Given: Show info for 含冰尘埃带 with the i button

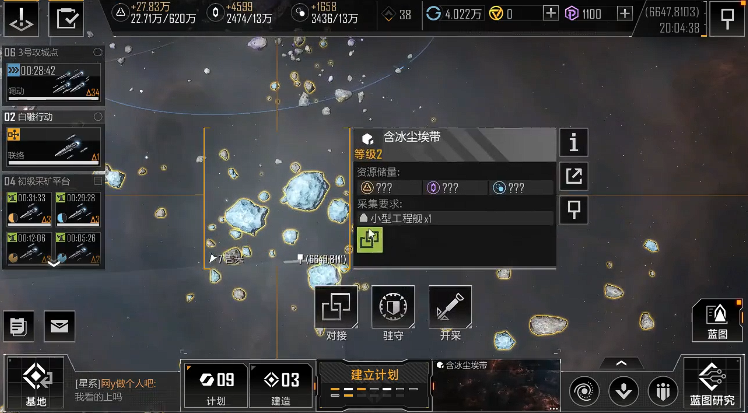Looking at the screenshot, I should [x=573, y=143].
